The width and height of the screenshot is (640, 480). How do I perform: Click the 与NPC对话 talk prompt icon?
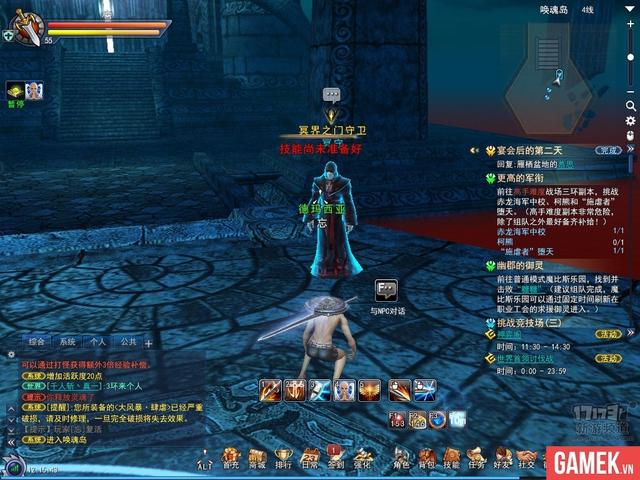pyautogui.click(x=386, y=290)
